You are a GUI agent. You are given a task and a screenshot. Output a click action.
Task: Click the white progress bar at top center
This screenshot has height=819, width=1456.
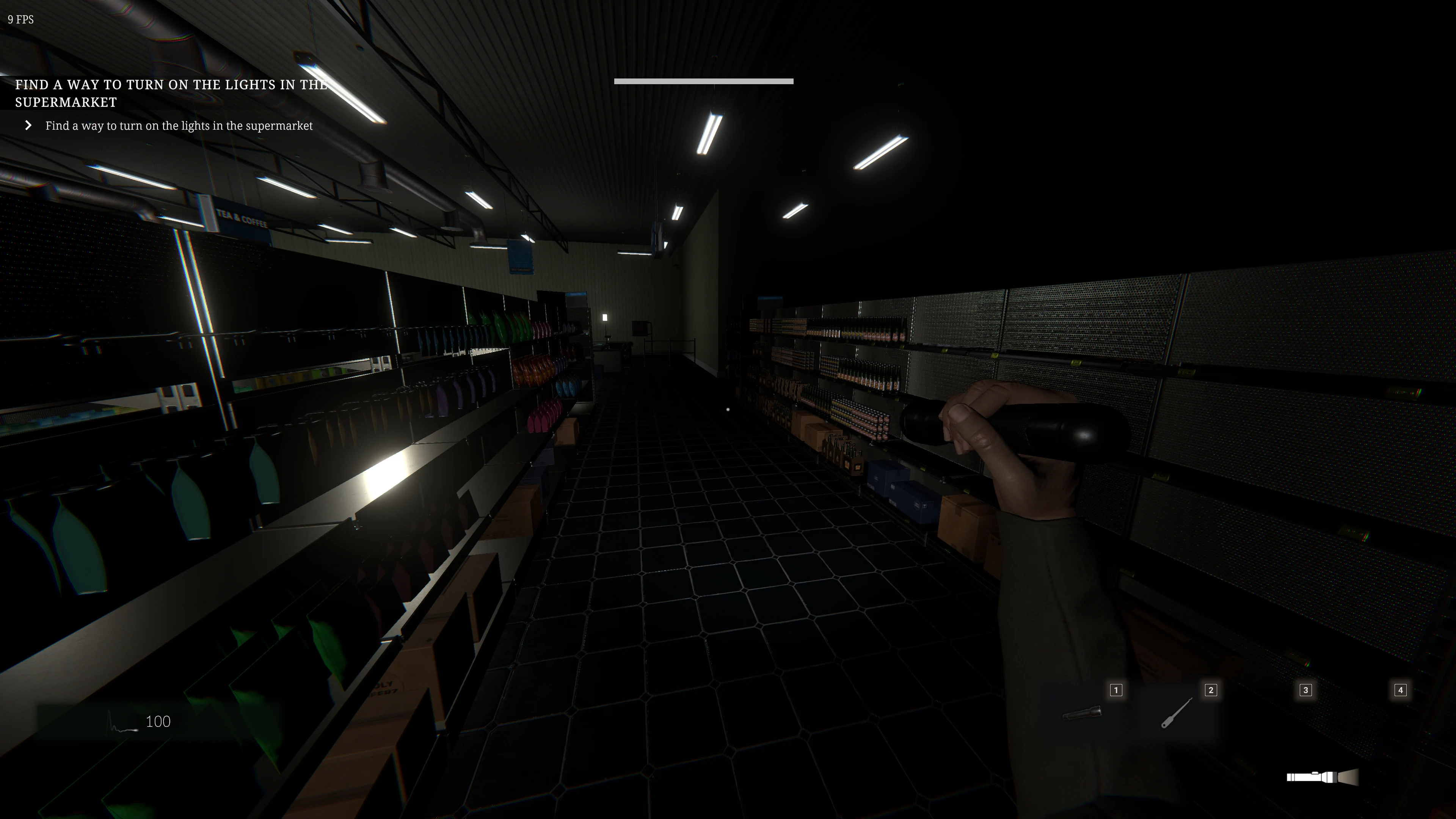pos(703,81)
